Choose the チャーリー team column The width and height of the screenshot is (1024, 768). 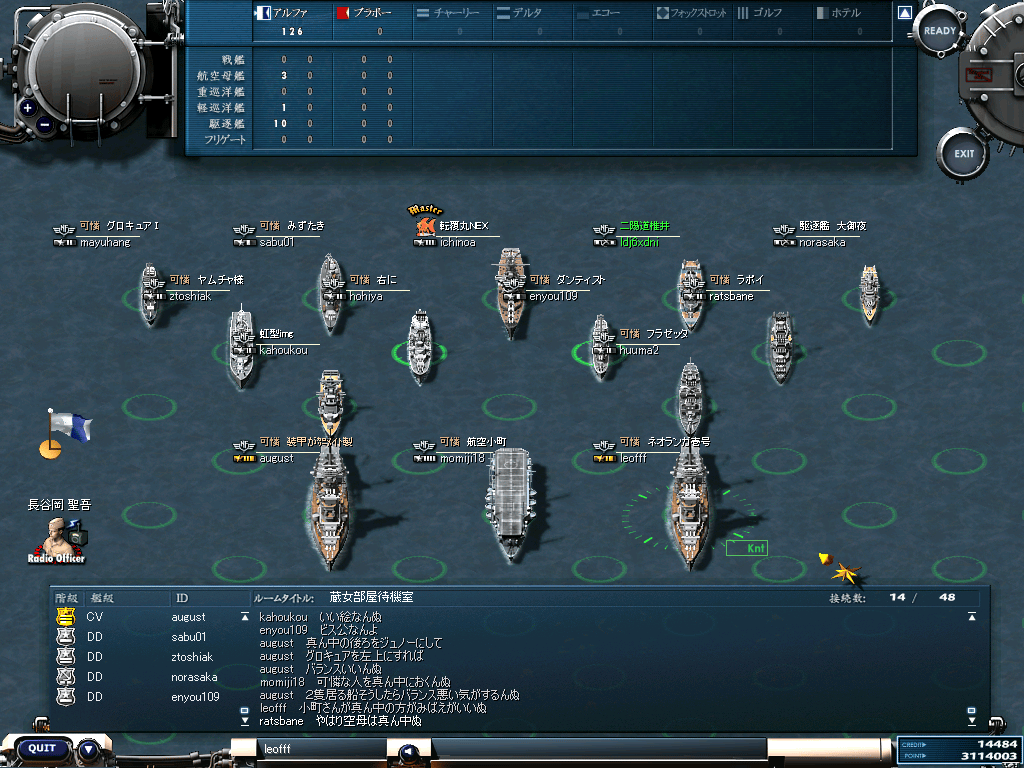click(x=450, y=14)
